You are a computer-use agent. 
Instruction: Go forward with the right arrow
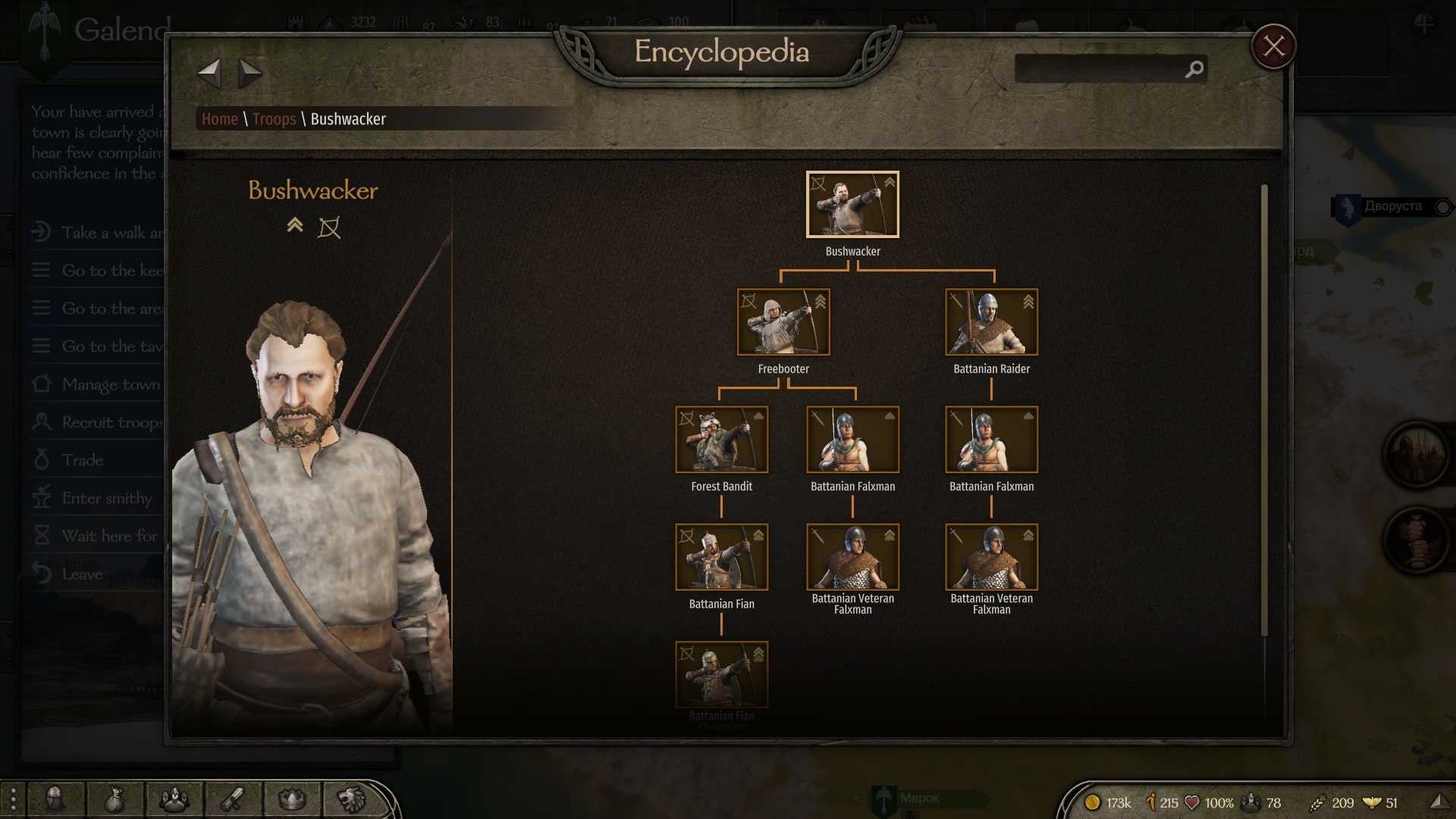point(249,74)
